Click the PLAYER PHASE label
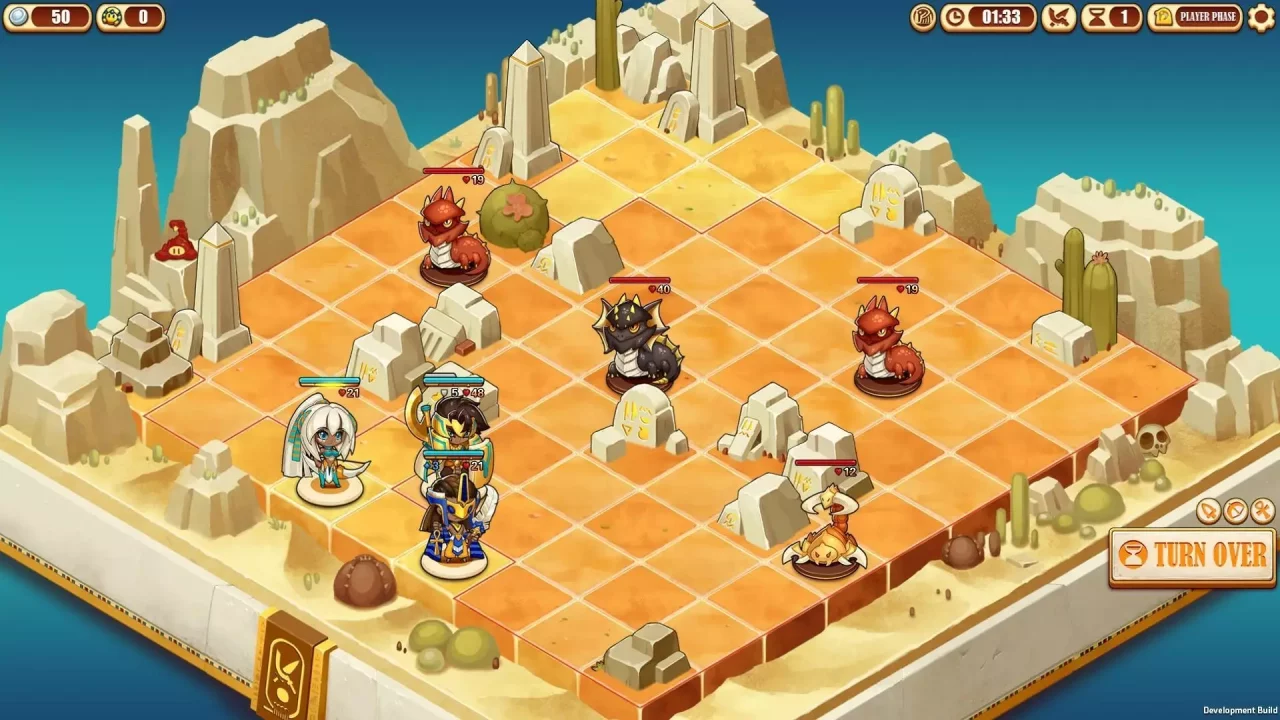 (1208, 17)
